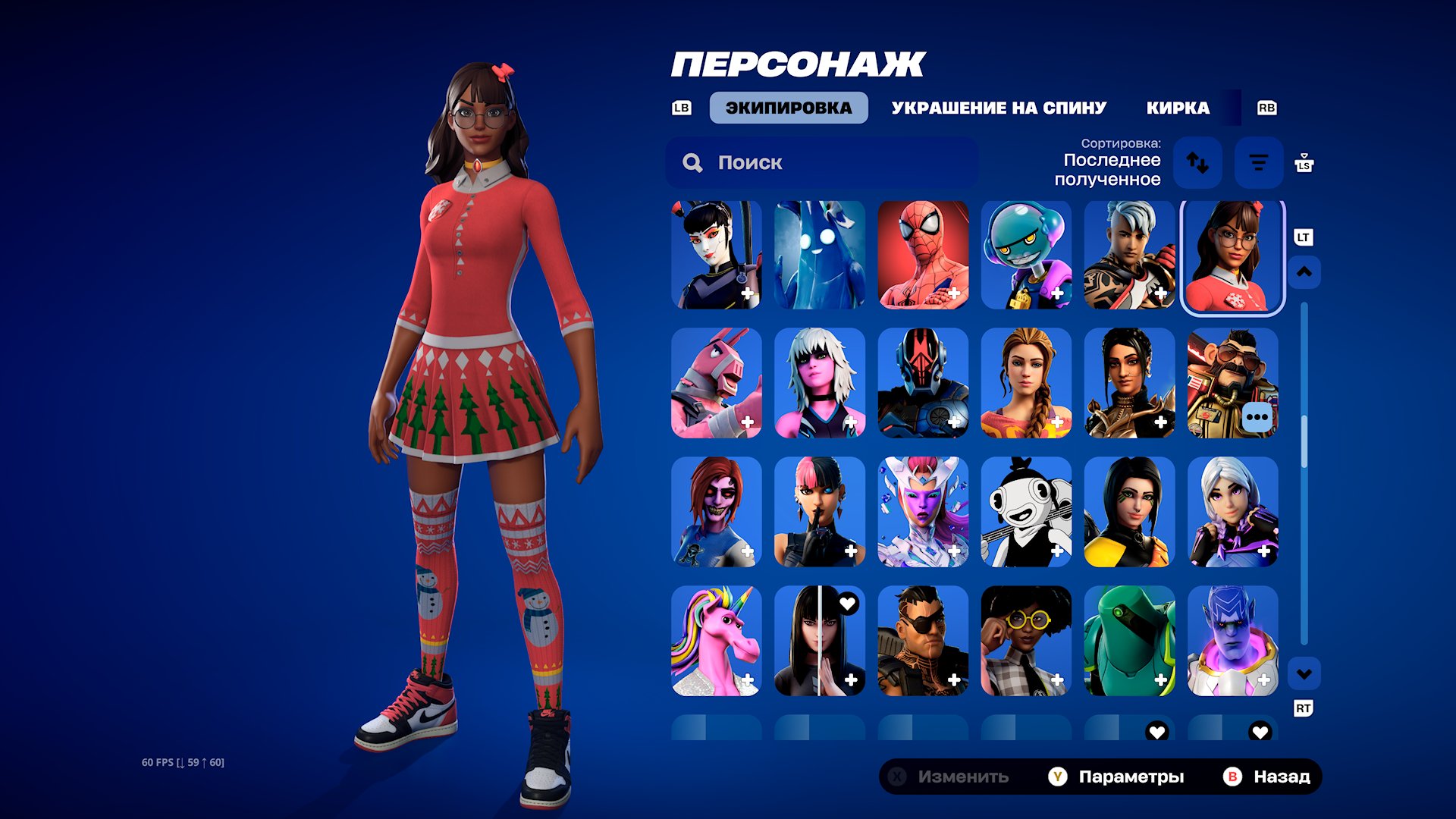Open the filter icon next to sorting
This screenshot has height=819, width=1456.
tap(1259, 162)
